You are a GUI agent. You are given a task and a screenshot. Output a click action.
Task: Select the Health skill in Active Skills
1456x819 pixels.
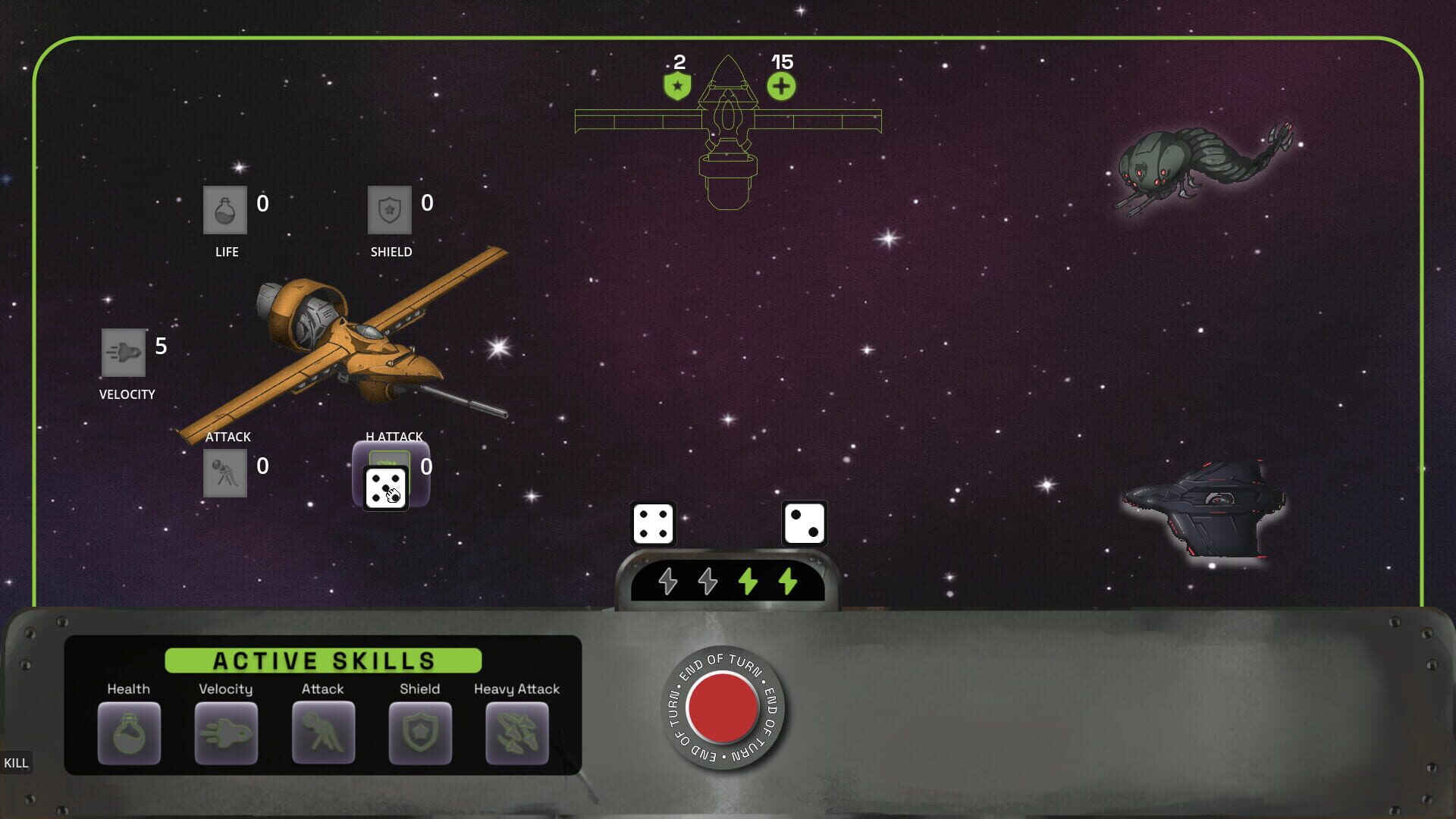pyautogui.click(x=129, y=733)
